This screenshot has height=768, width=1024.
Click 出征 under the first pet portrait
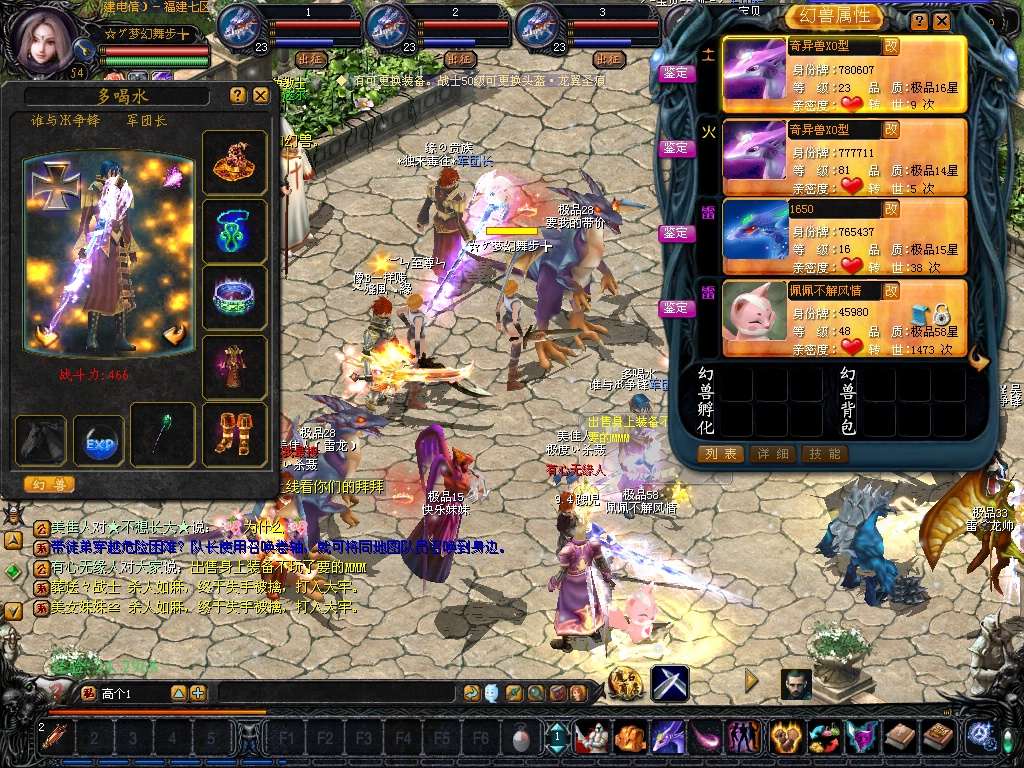tap(309, 59)
